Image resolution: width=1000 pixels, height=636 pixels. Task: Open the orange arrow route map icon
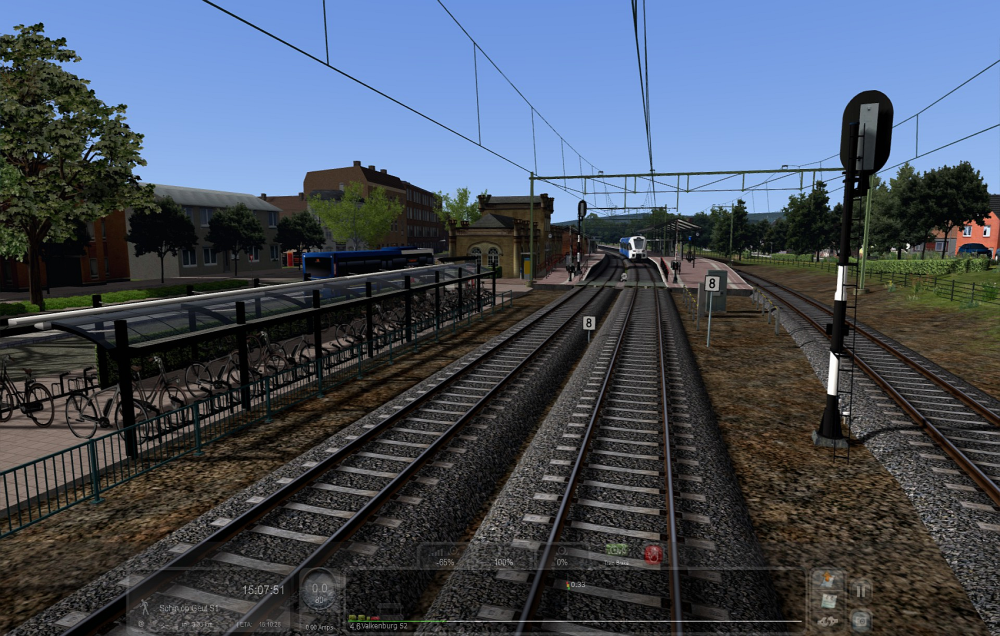pyautogui.click(x=828, y=580)
